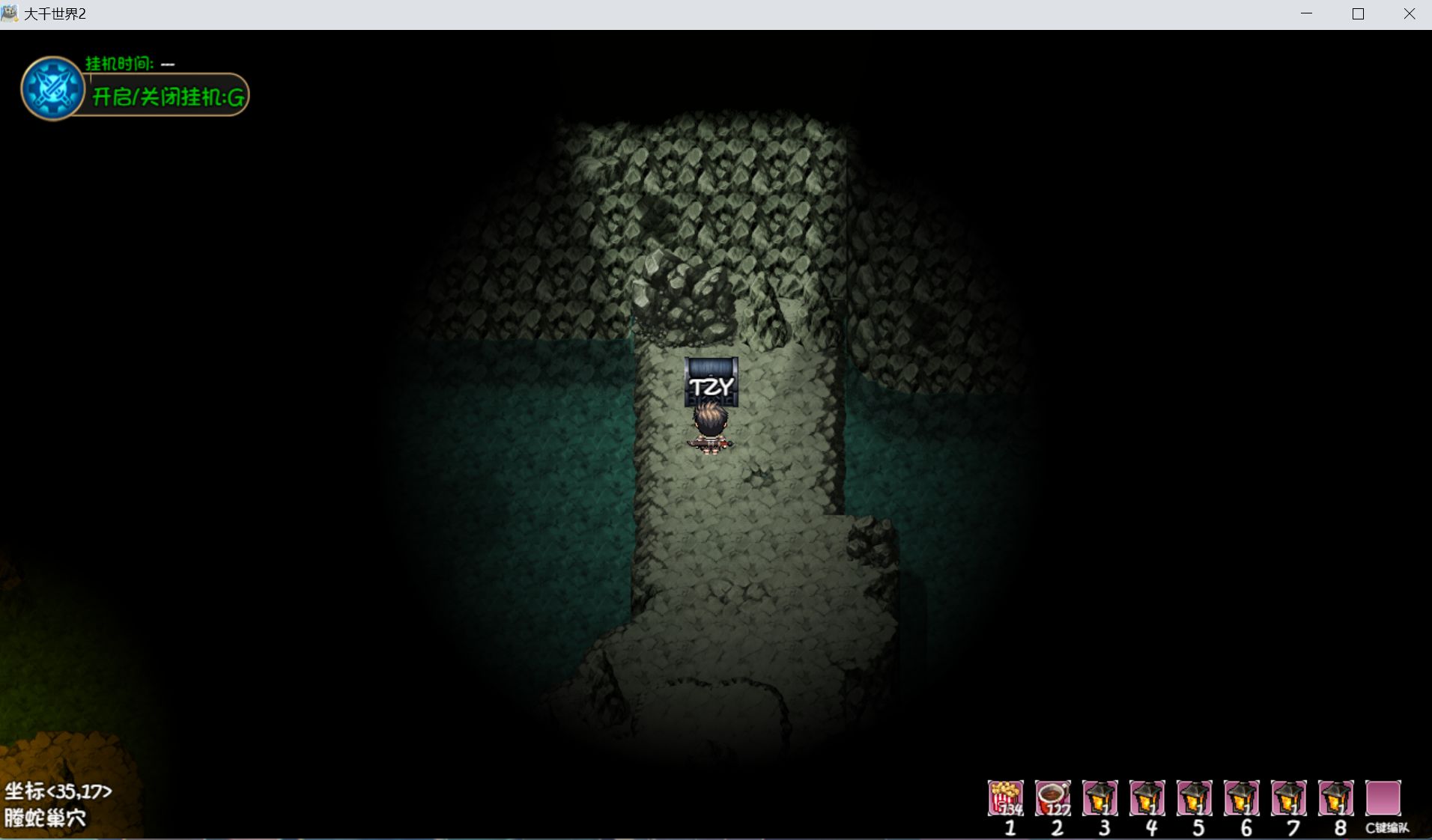Select the lantern in hotbar slot 5
This screenshot has height=840, width=1432.
[x=1195, y=798]
